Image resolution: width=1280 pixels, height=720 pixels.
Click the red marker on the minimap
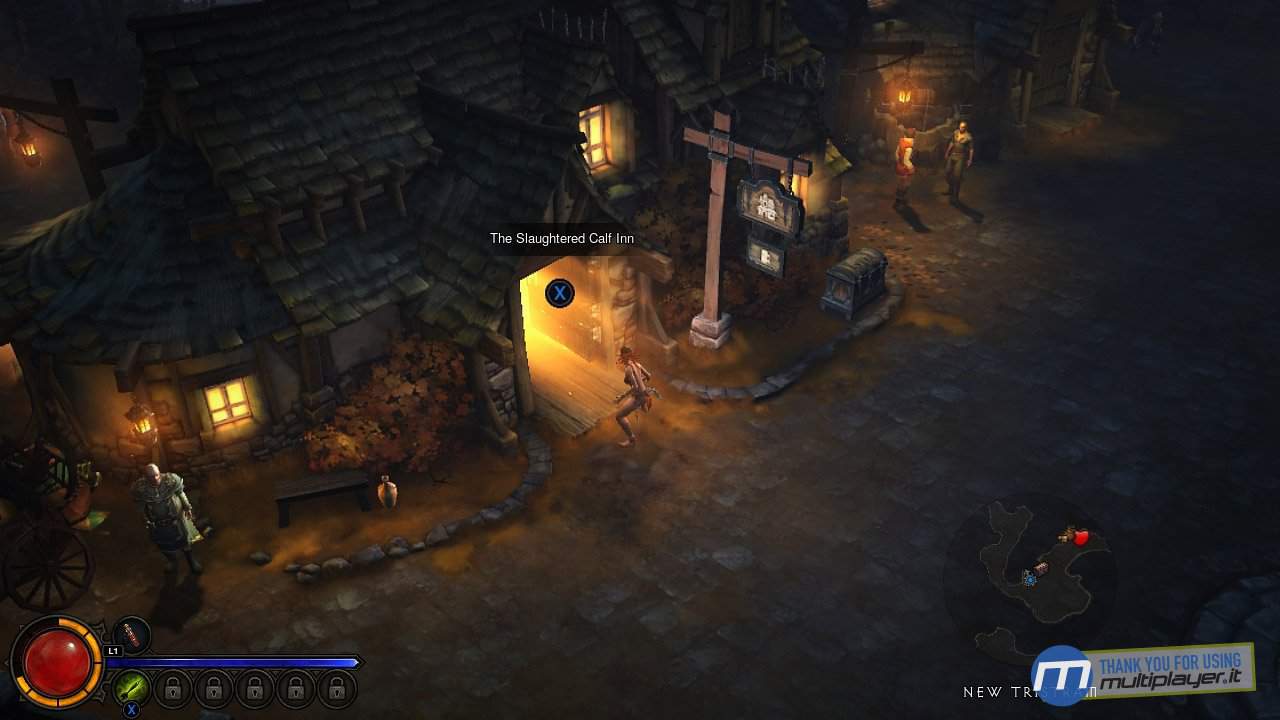(x=1080, y=538)
